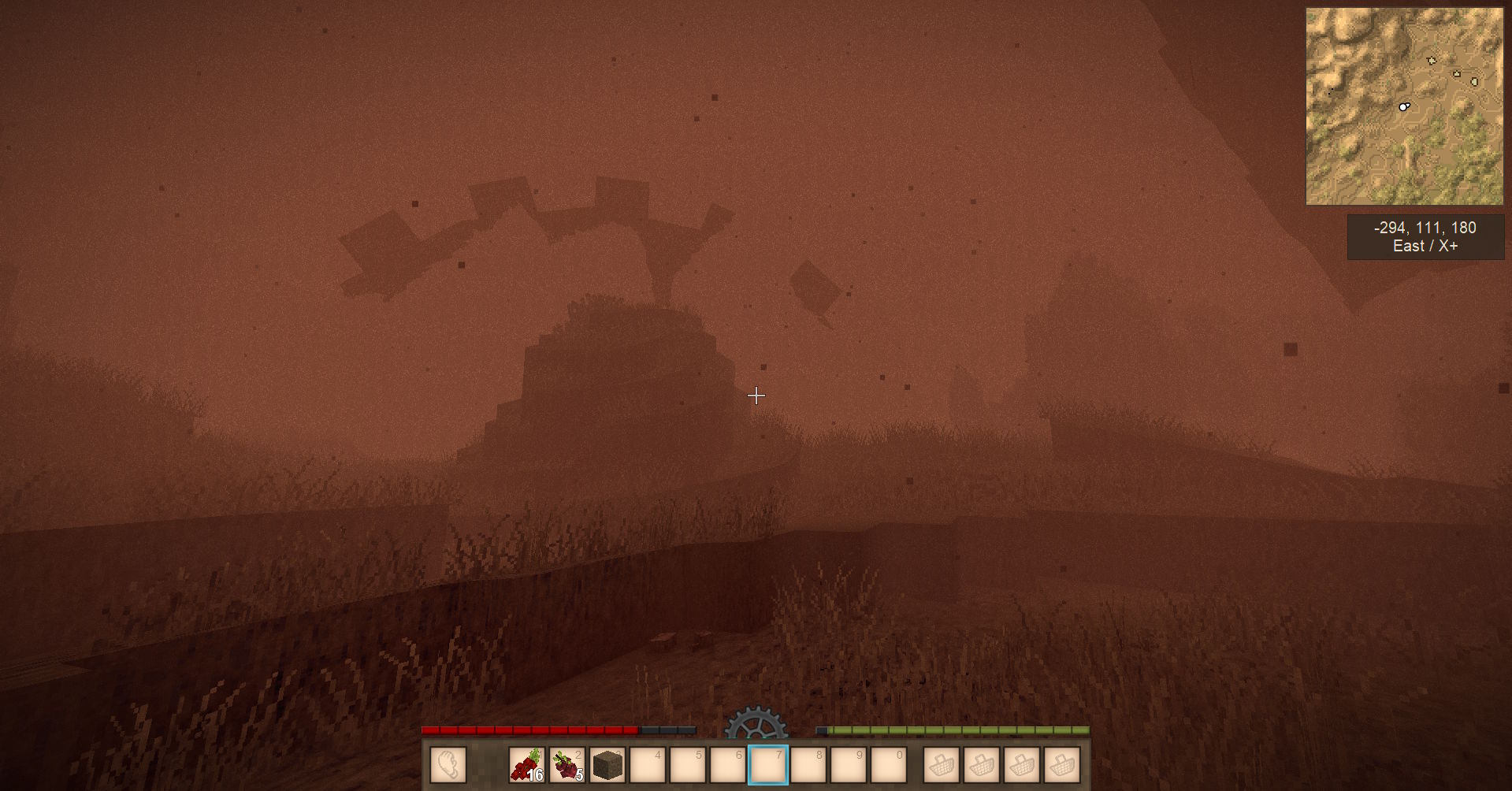Click the offhand slot with hand outline
The image size is (1512, 791).
tap(448, 765)
